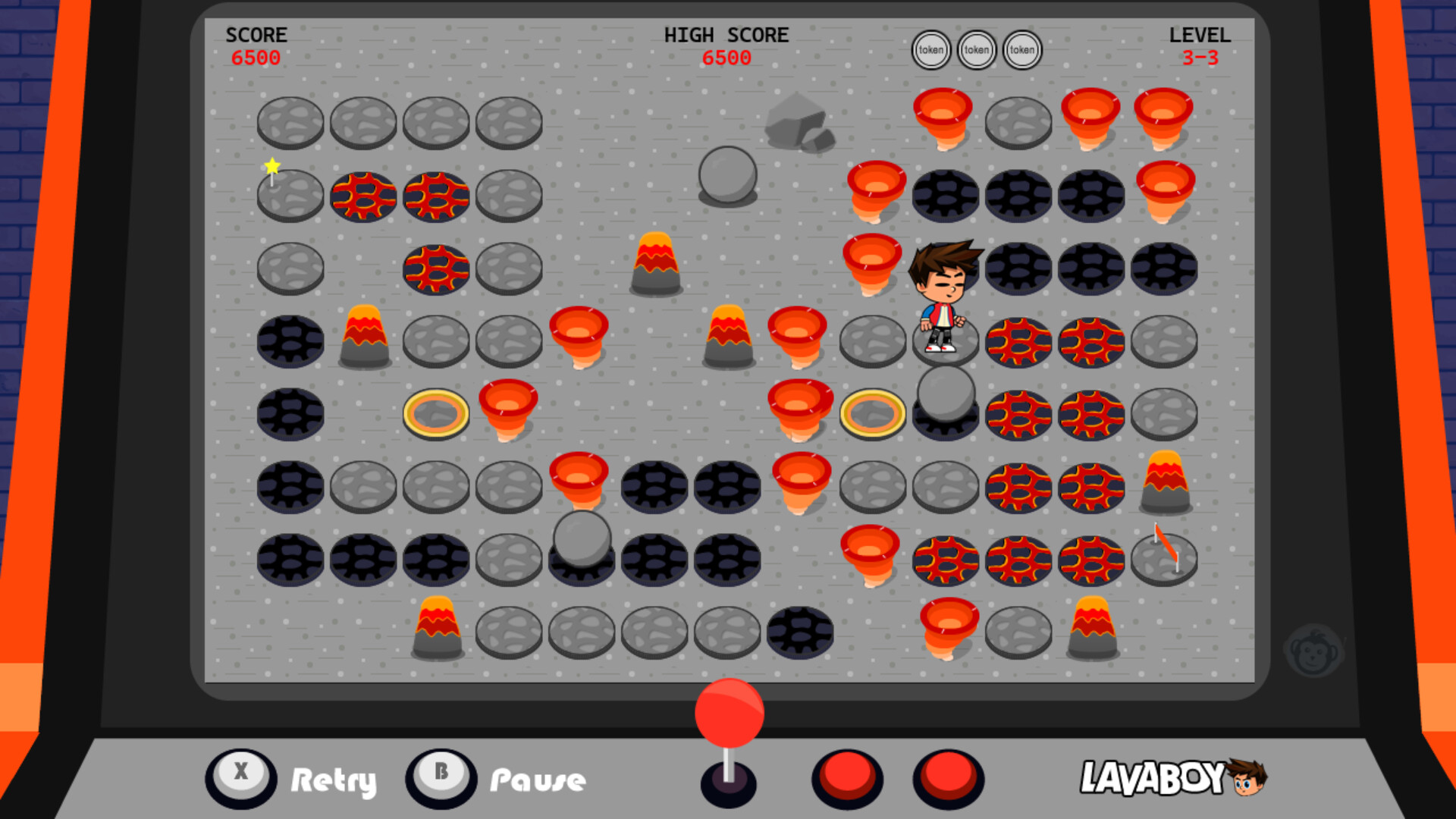The image size is (1456, 819).
Task: Select the middle token slot icon
Action: 976,49
